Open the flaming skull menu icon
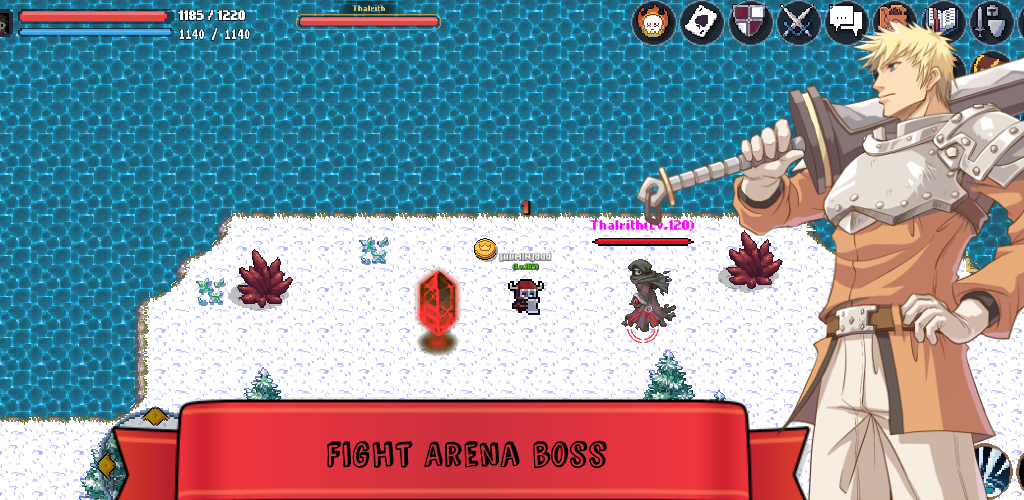The height and width of the screenshot is (500, 1024). pos(653,21)
